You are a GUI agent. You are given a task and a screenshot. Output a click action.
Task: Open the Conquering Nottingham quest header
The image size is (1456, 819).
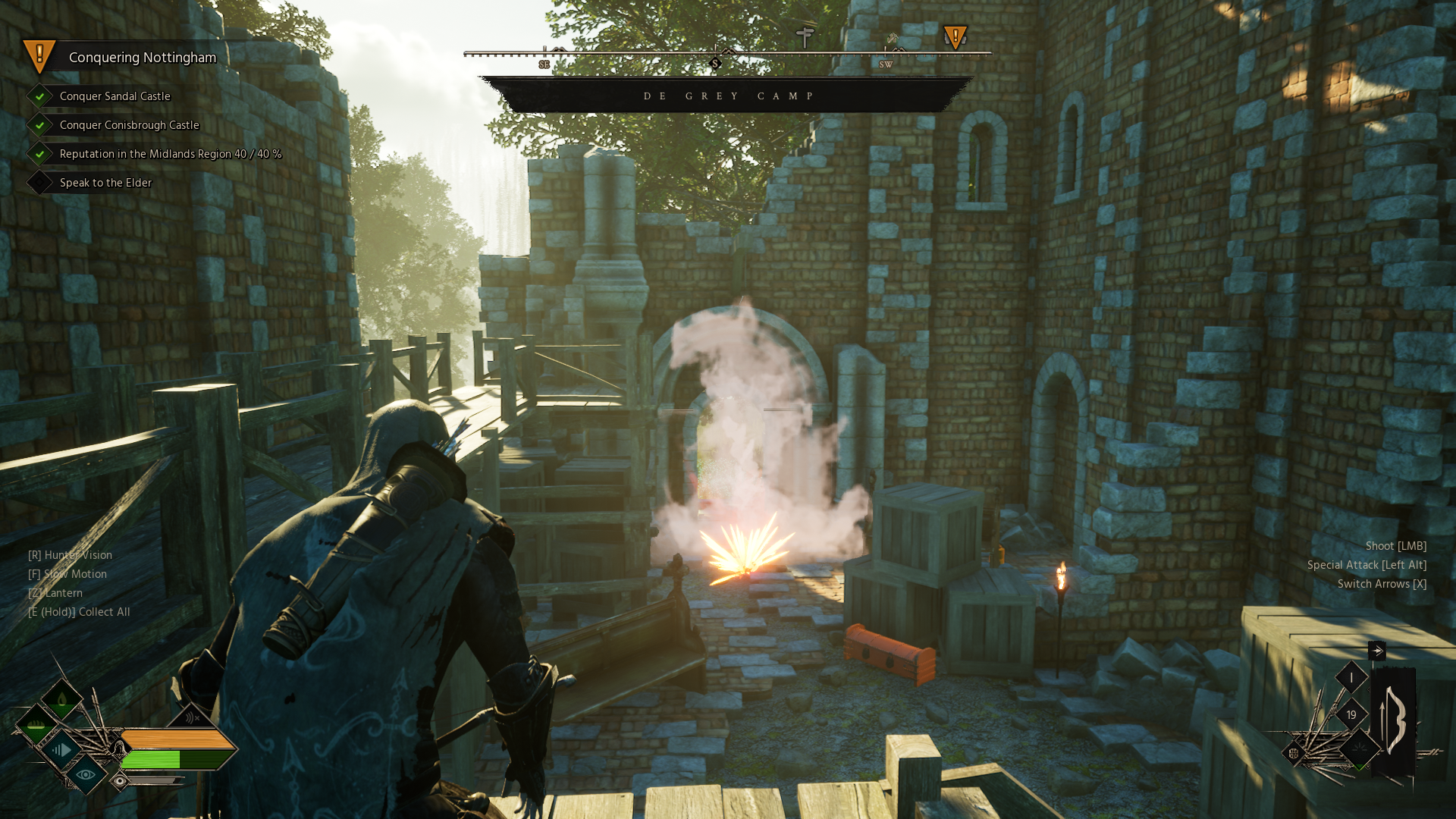[142, 58]
